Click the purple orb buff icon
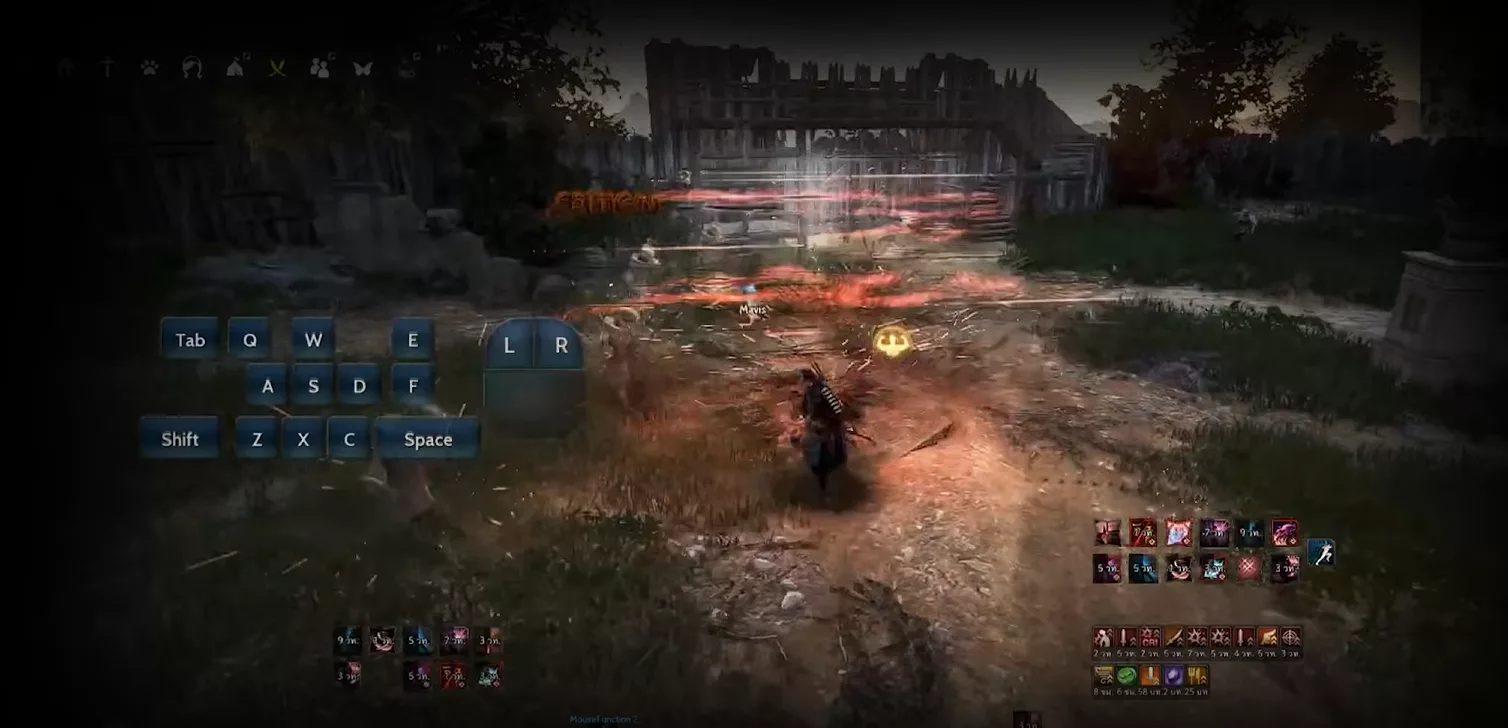The width and height of the screenshot is (1508, 728). 1172,675
